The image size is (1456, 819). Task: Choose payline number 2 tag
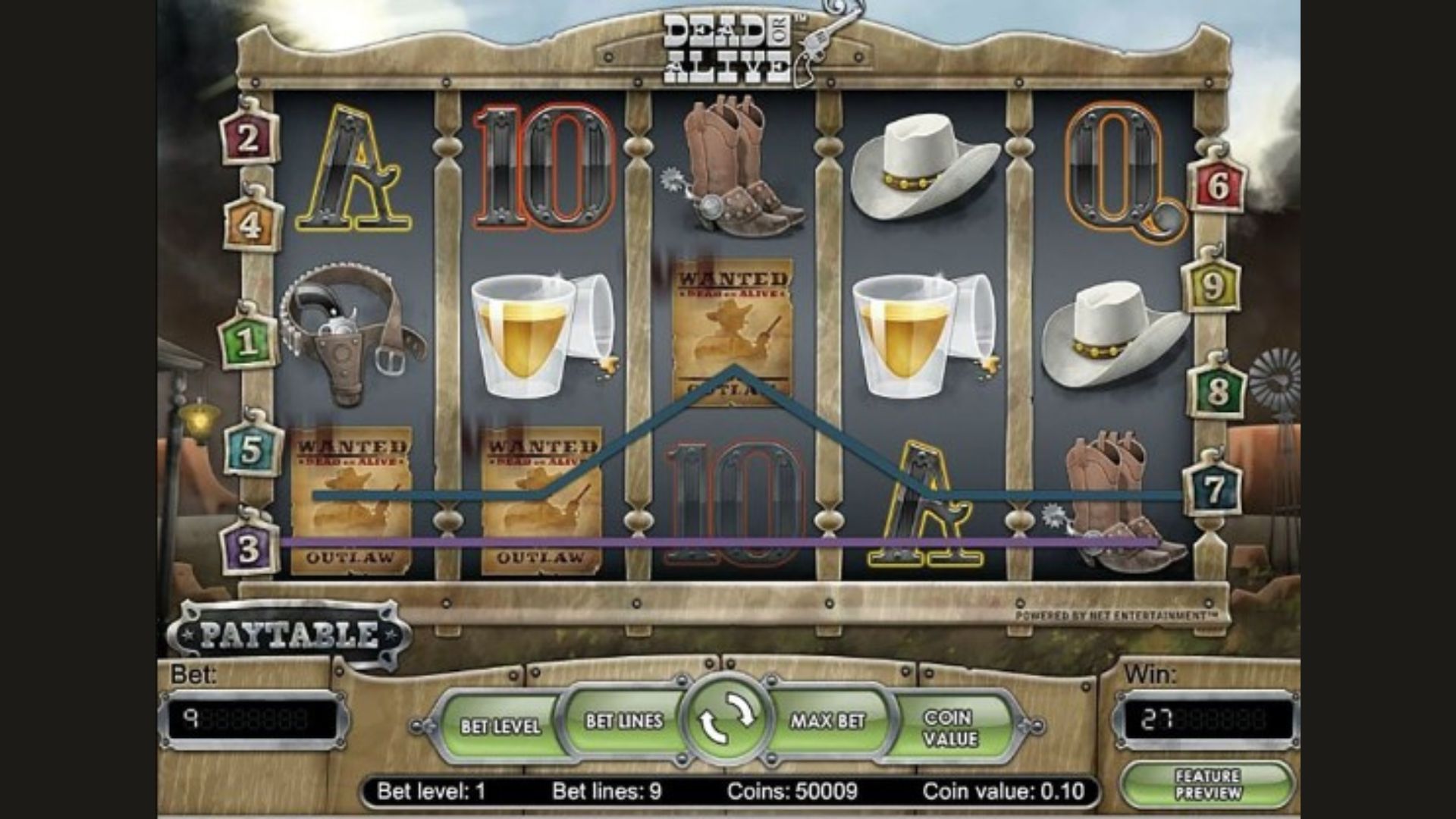pyautogui.click(x=248, y=139)
